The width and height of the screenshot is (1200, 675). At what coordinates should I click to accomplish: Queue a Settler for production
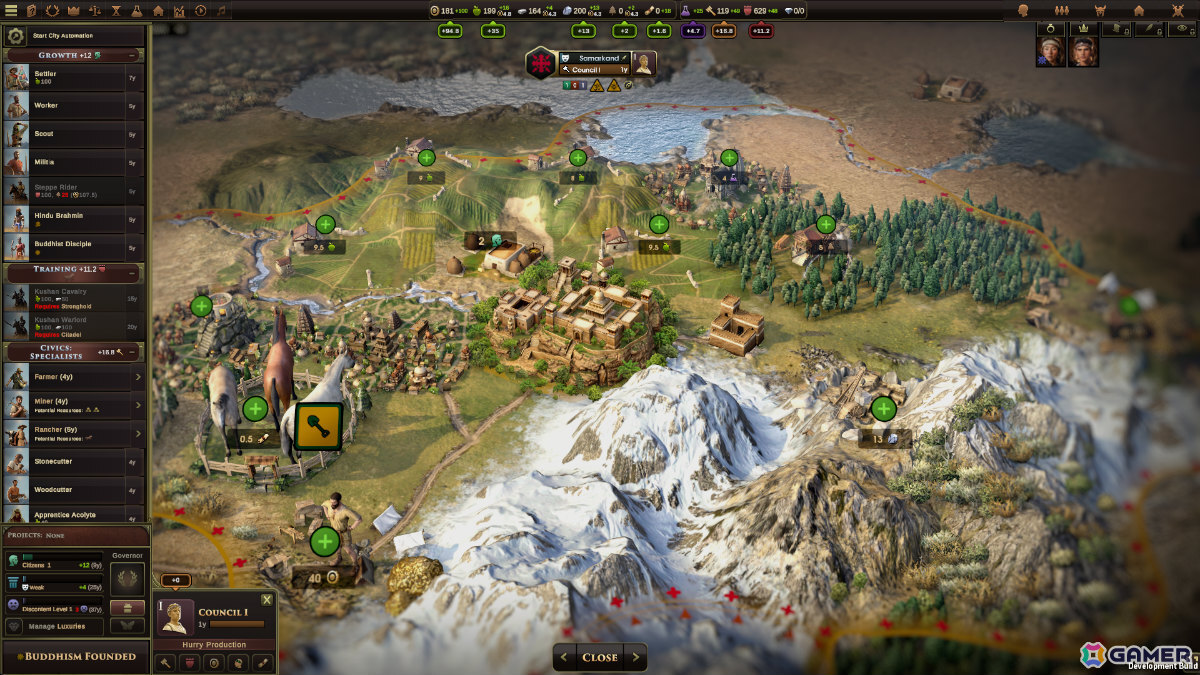point(65,77)
